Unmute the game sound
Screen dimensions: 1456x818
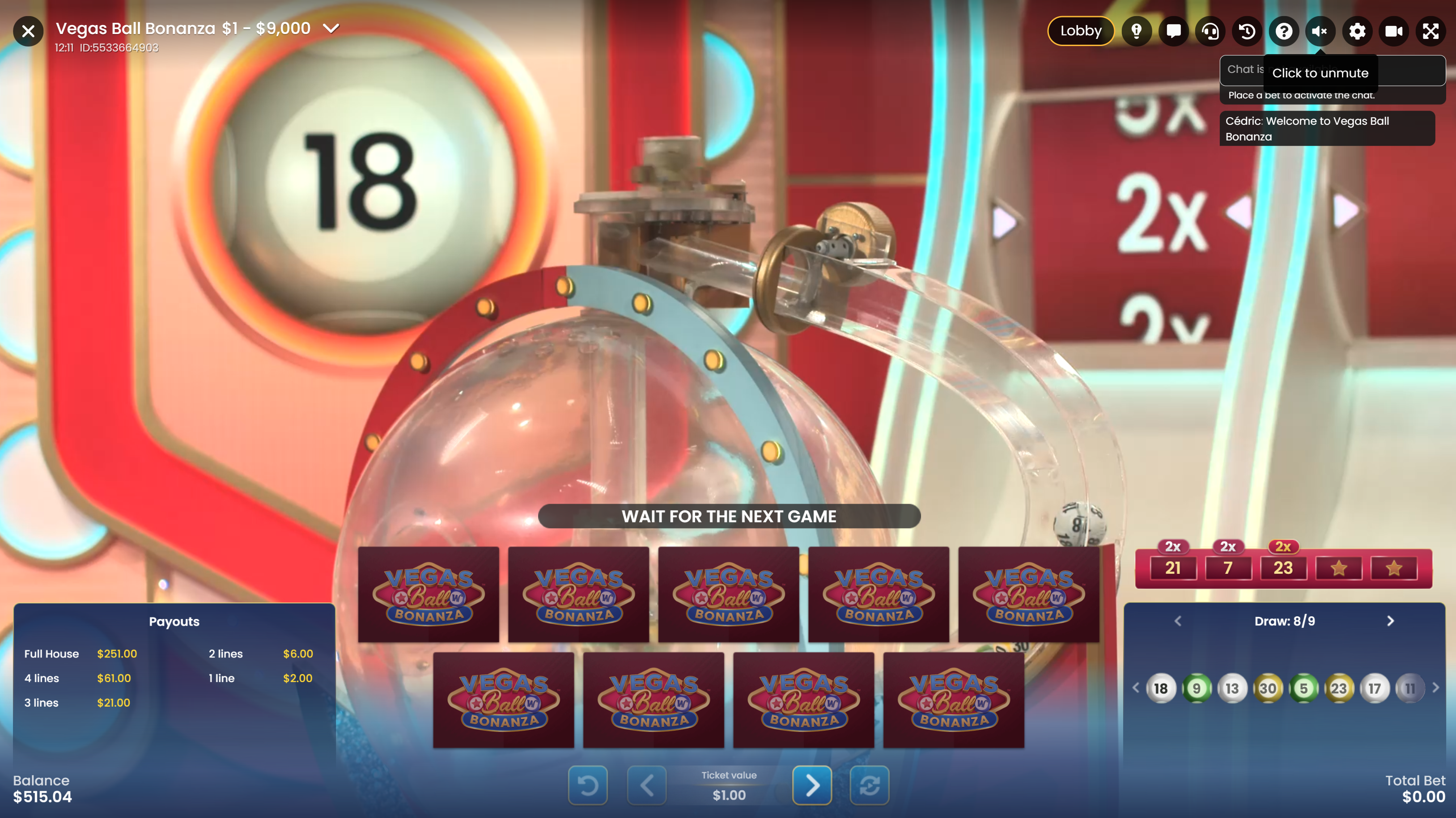(x=1320, y=31)
